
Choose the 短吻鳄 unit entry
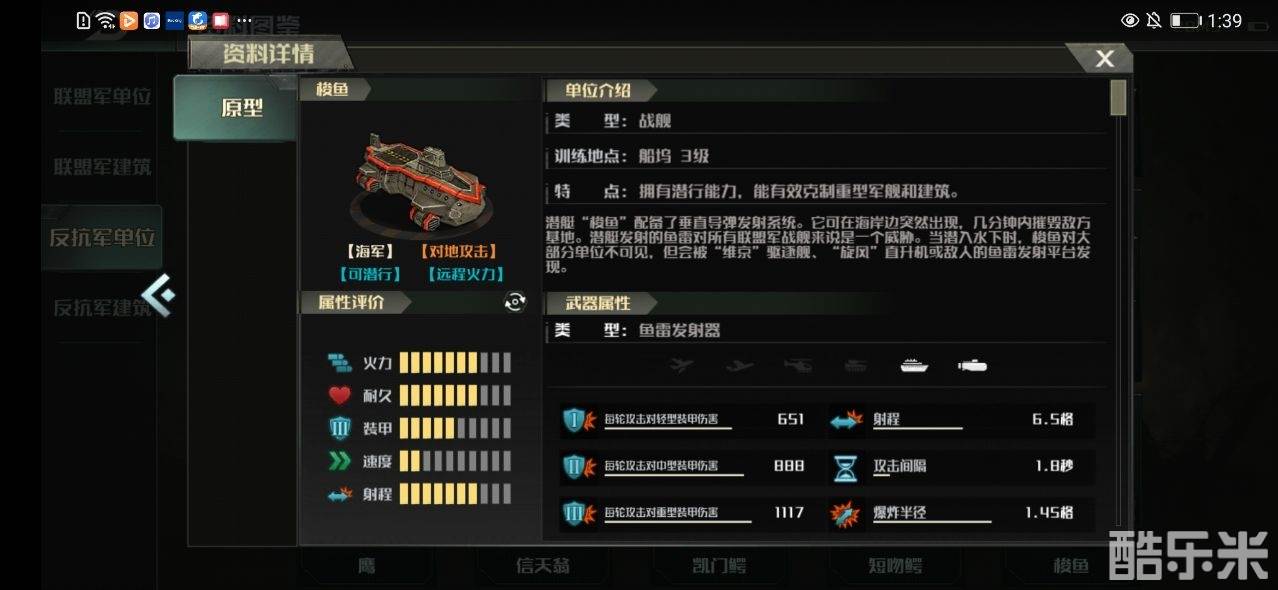coord(894,566)
